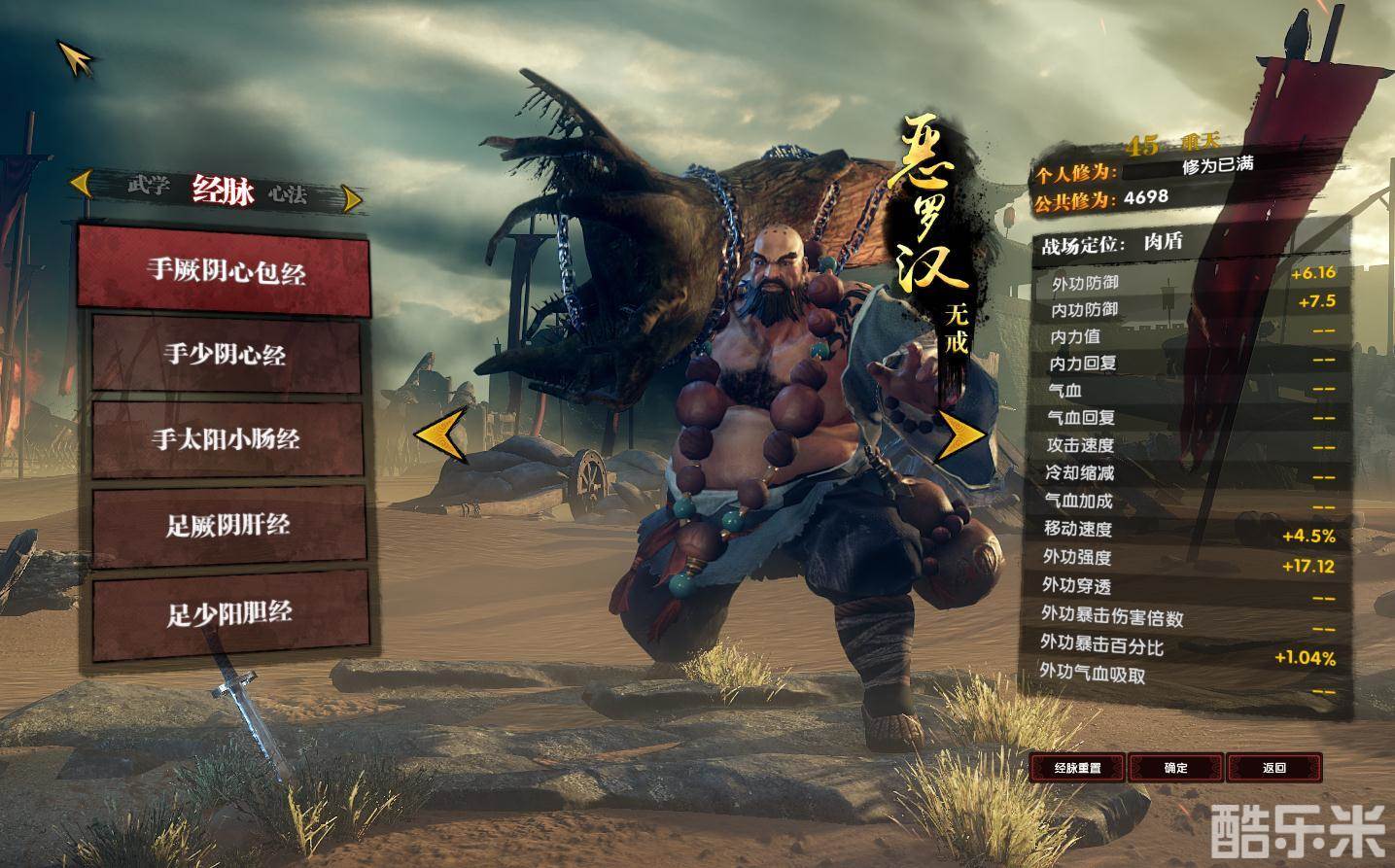The height and width of the screenshot is (868, 1395).
Task: Open the 心法 tab
Action: pos(288,194)
